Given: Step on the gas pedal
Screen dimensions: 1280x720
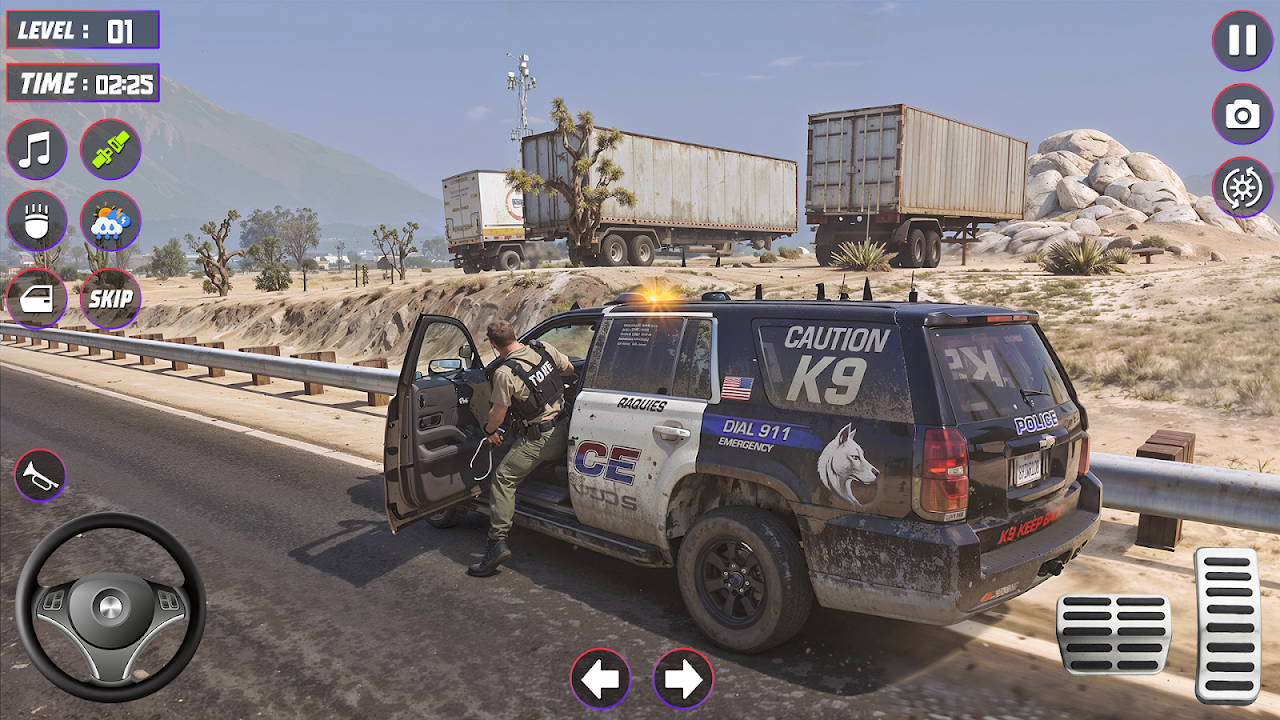Looking at the screenshot, I should point(1227,625).
